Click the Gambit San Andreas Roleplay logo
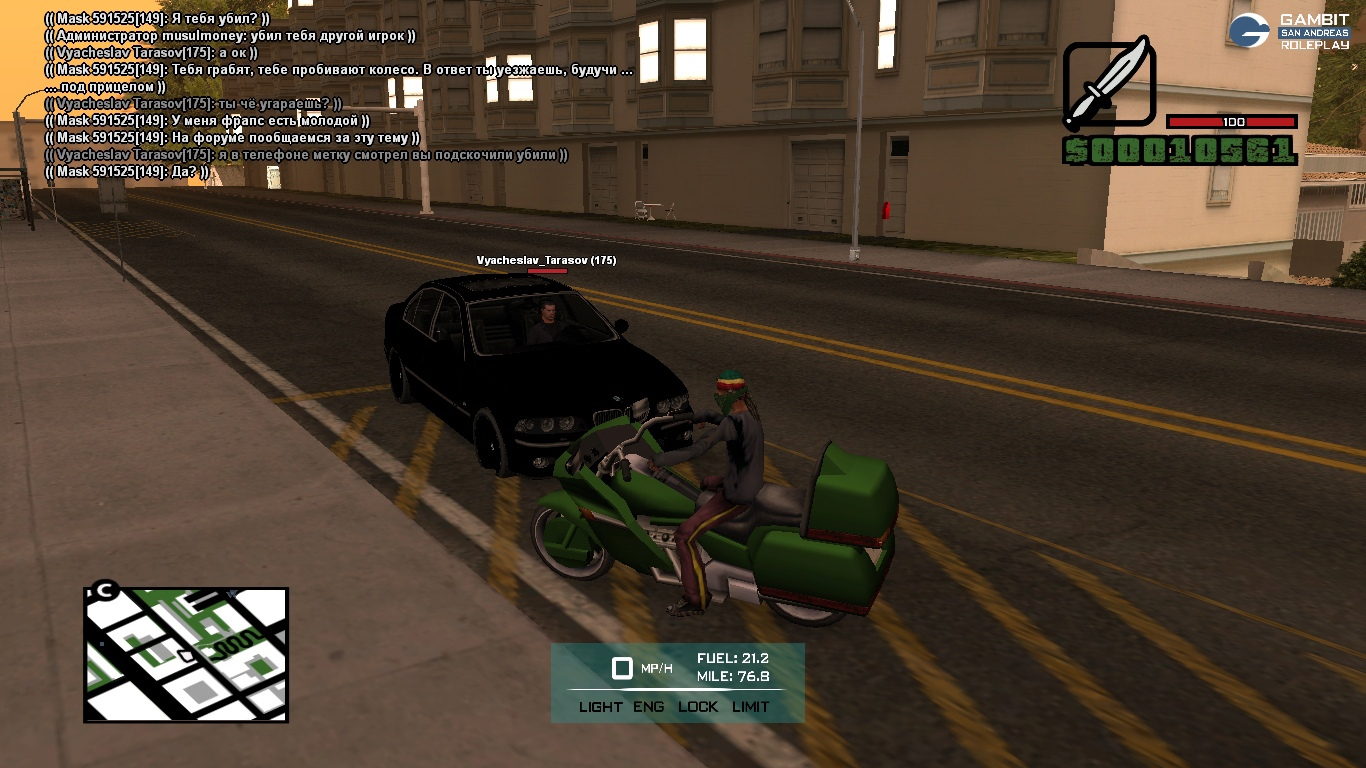The image size is (1366, 768). 1290,31
